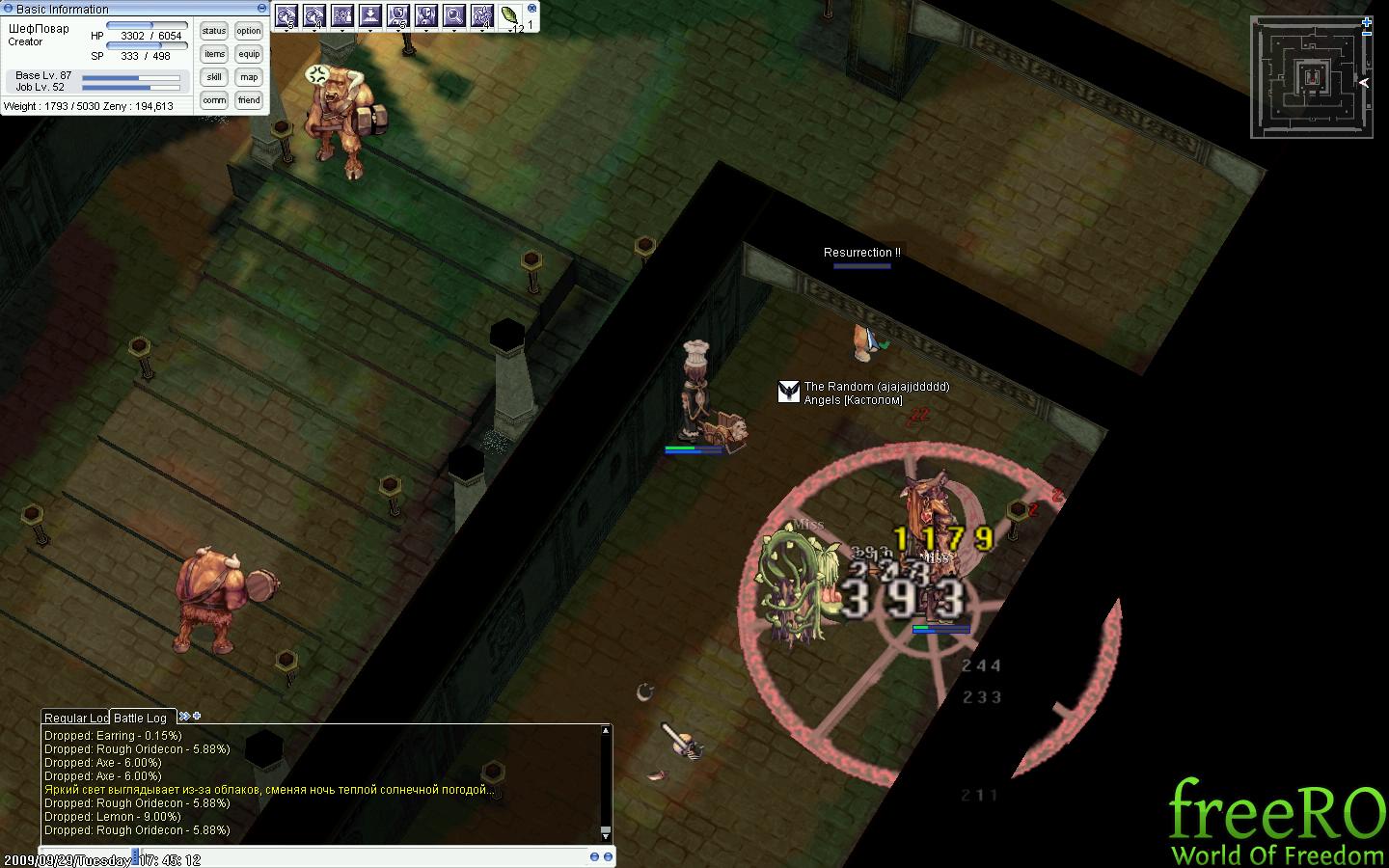Show the equip window
The image size is (1389, 868).
(249, 54)
